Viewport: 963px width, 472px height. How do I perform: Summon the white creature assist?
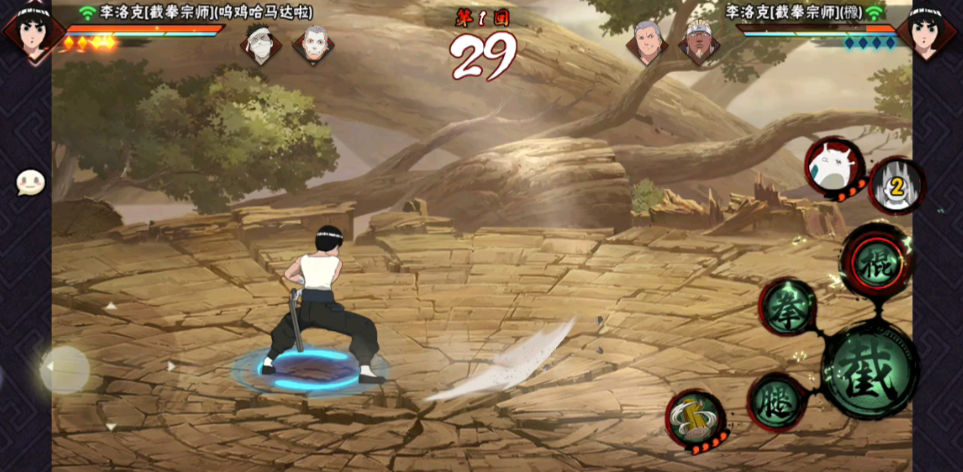pyautogui.click(x=834, y=165)
